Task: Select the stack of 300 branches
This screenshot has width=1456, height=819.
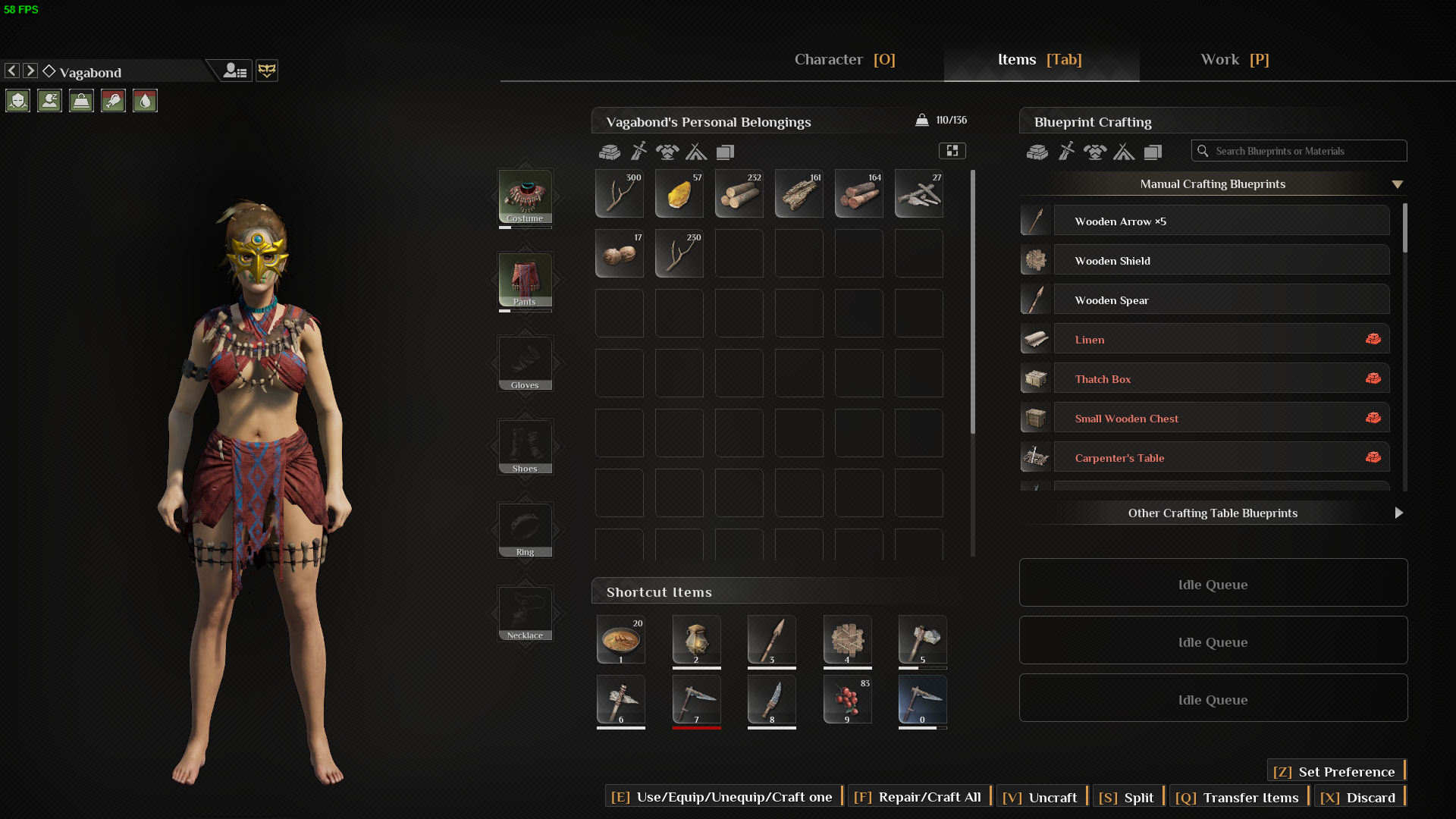Action: click(620, 193)
